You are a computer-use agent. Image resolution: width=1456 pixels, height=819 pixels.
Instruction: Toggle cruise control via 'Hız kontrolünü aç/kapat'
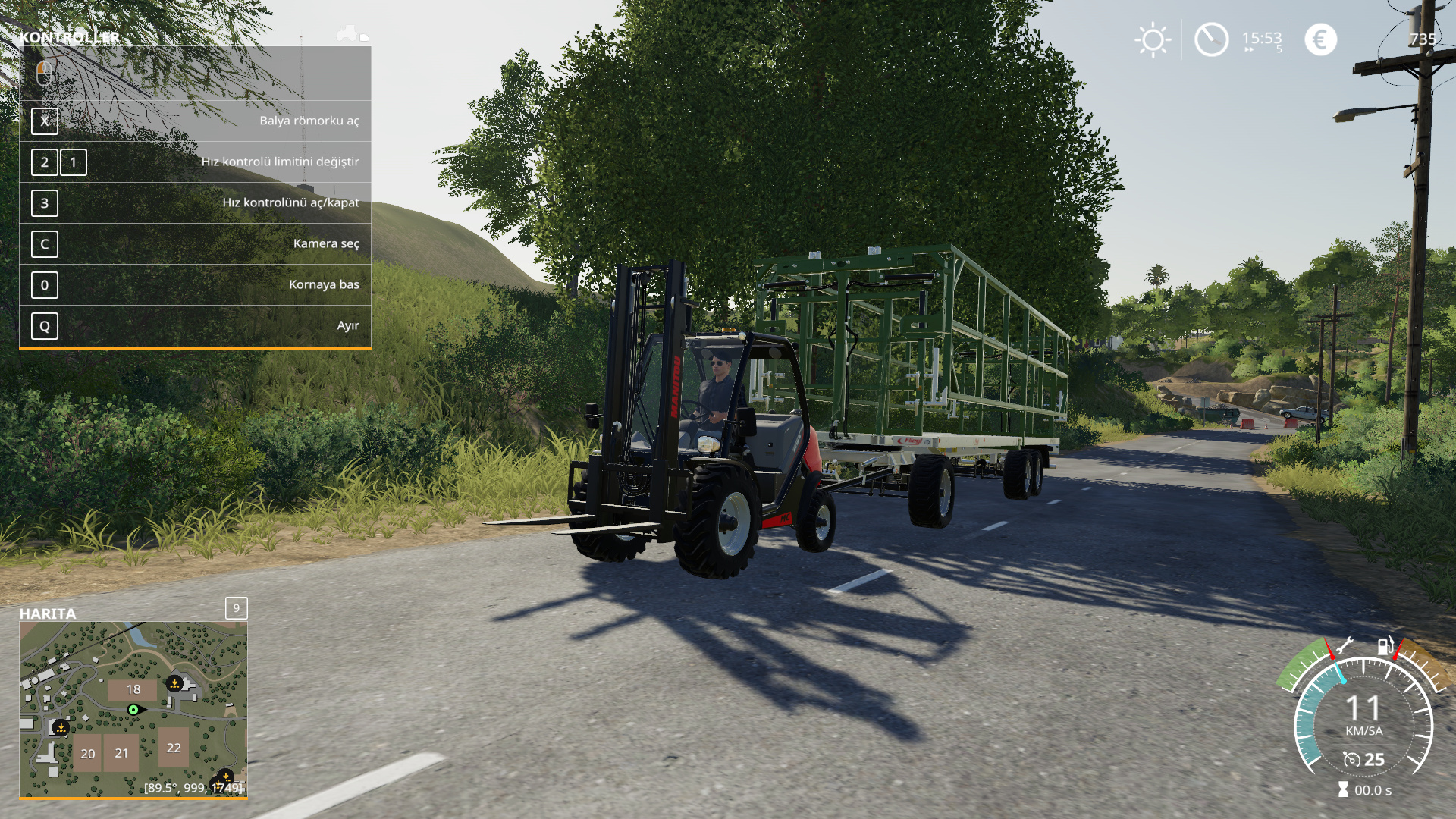[x=290, y=202]
